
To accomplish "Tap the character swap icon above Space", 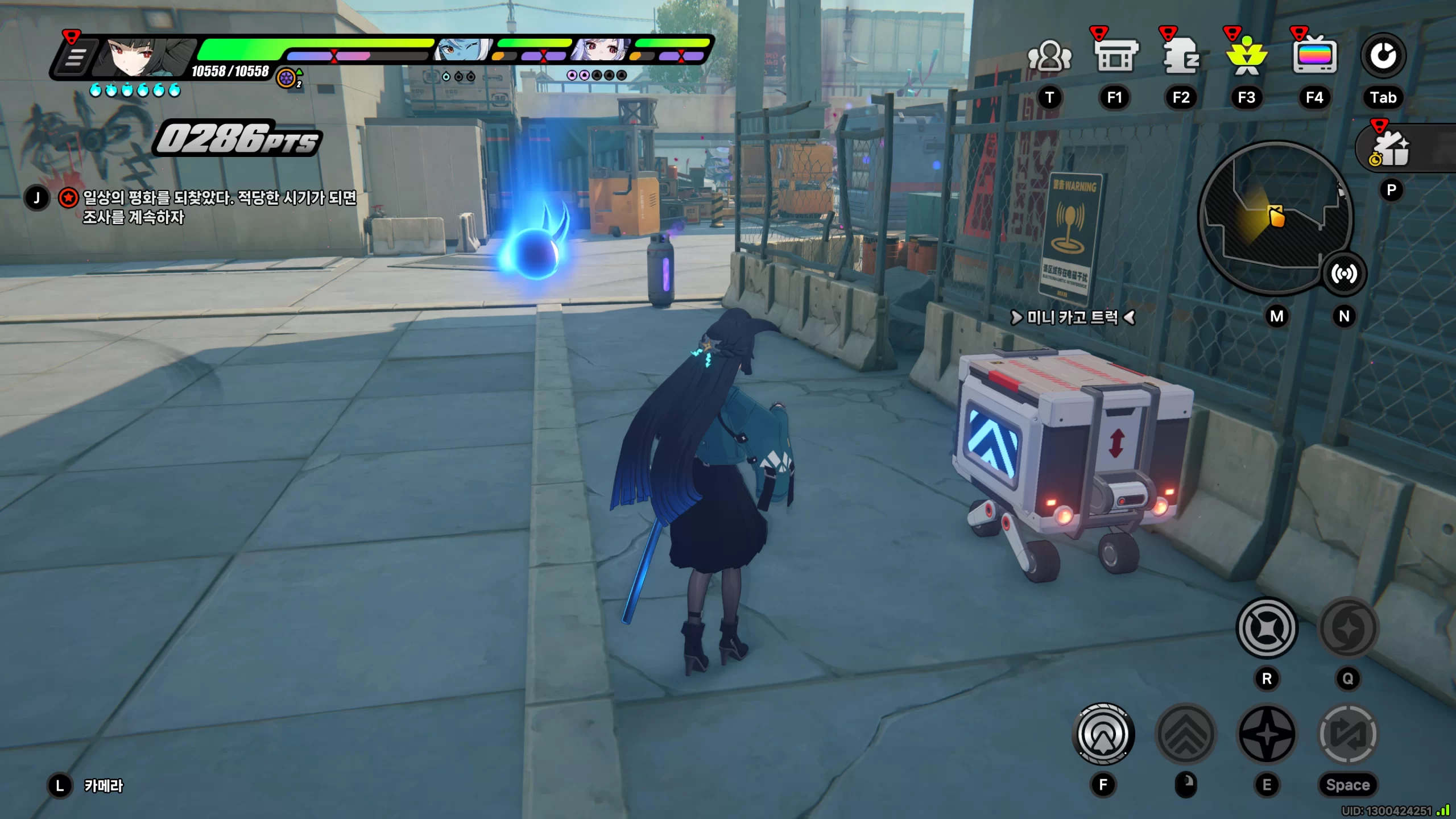I will point(1348,734).
